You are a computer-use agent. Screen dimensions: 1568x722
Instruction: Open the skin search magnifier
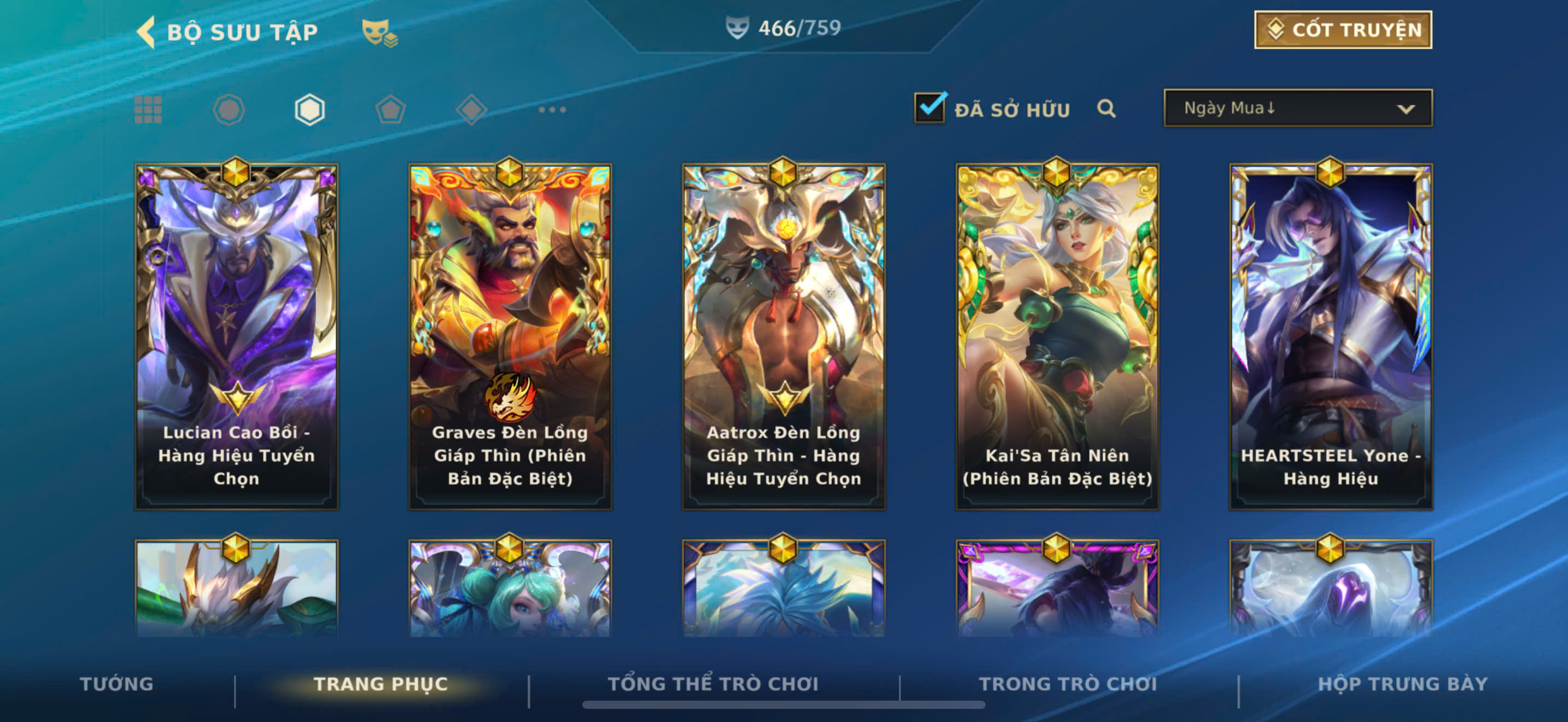click(x=1106, y=109)
